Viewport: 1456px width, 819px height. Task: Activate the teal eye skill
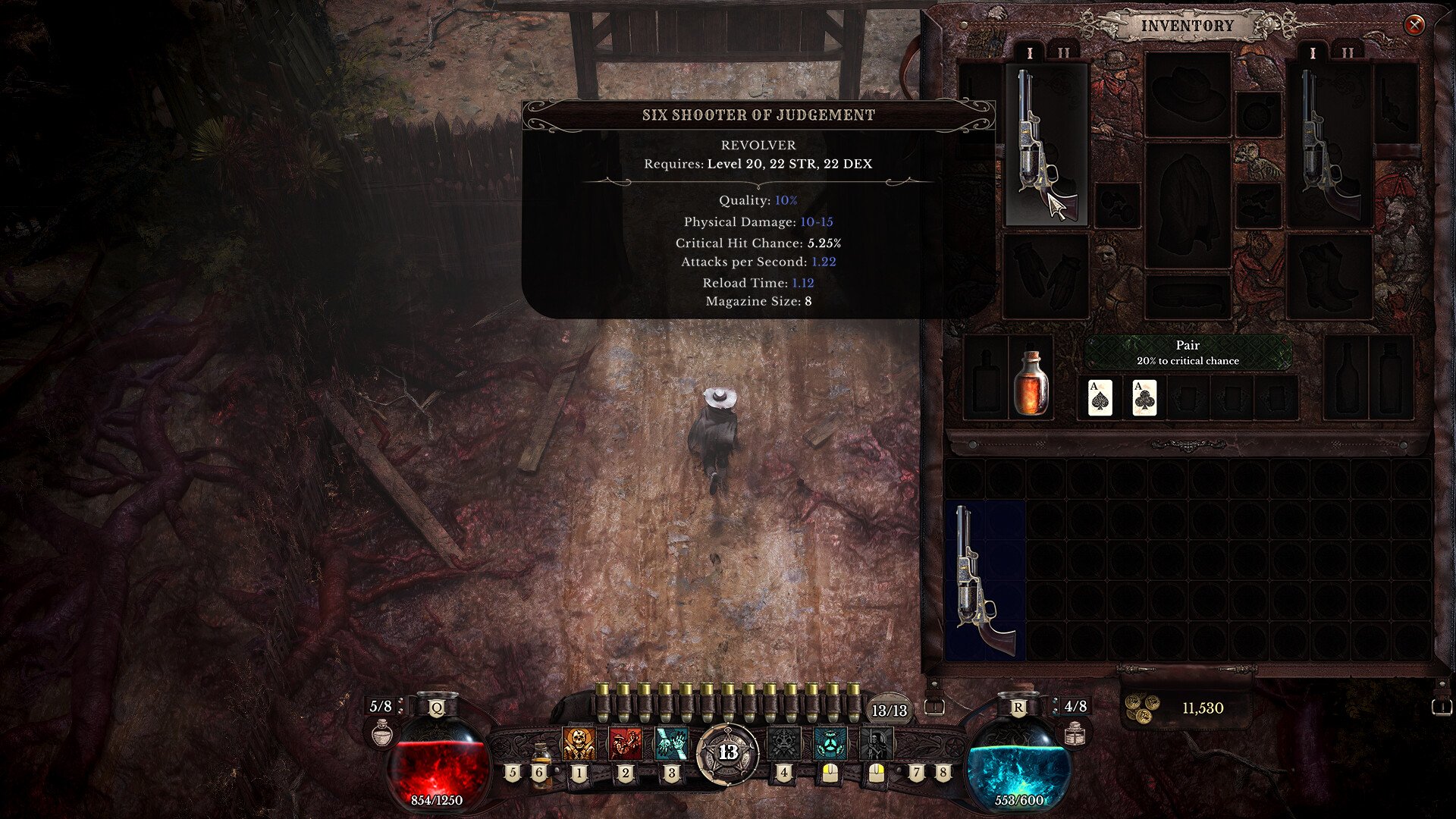(x=830, y=744)
